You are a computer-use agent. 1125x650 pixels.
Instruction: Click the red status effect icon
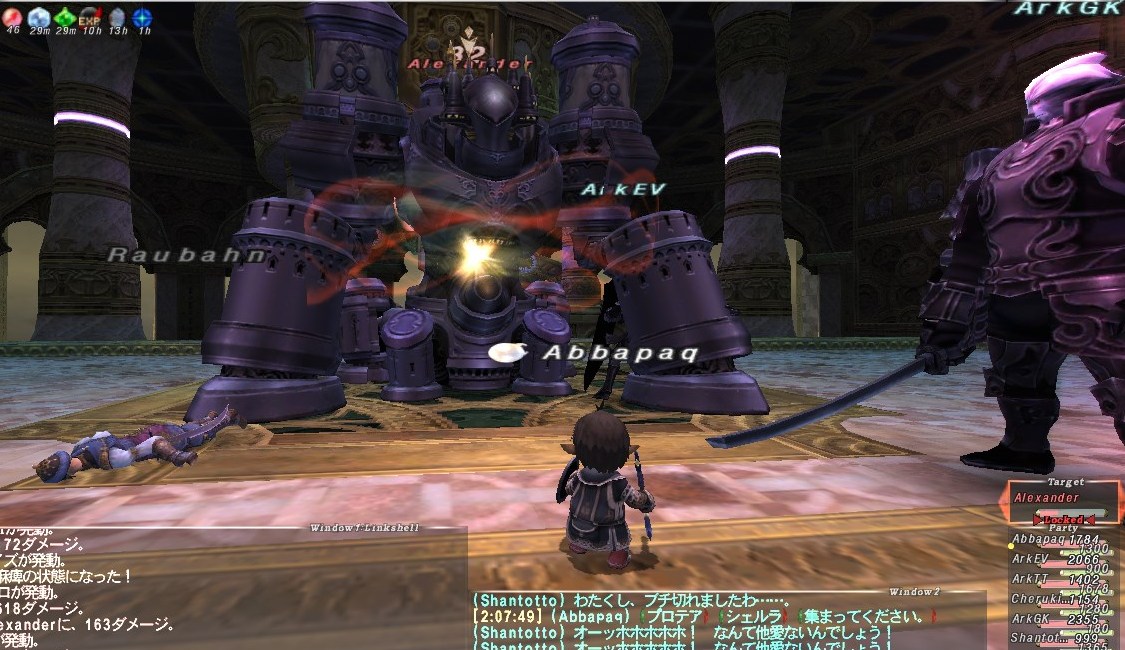click(13, 17)
